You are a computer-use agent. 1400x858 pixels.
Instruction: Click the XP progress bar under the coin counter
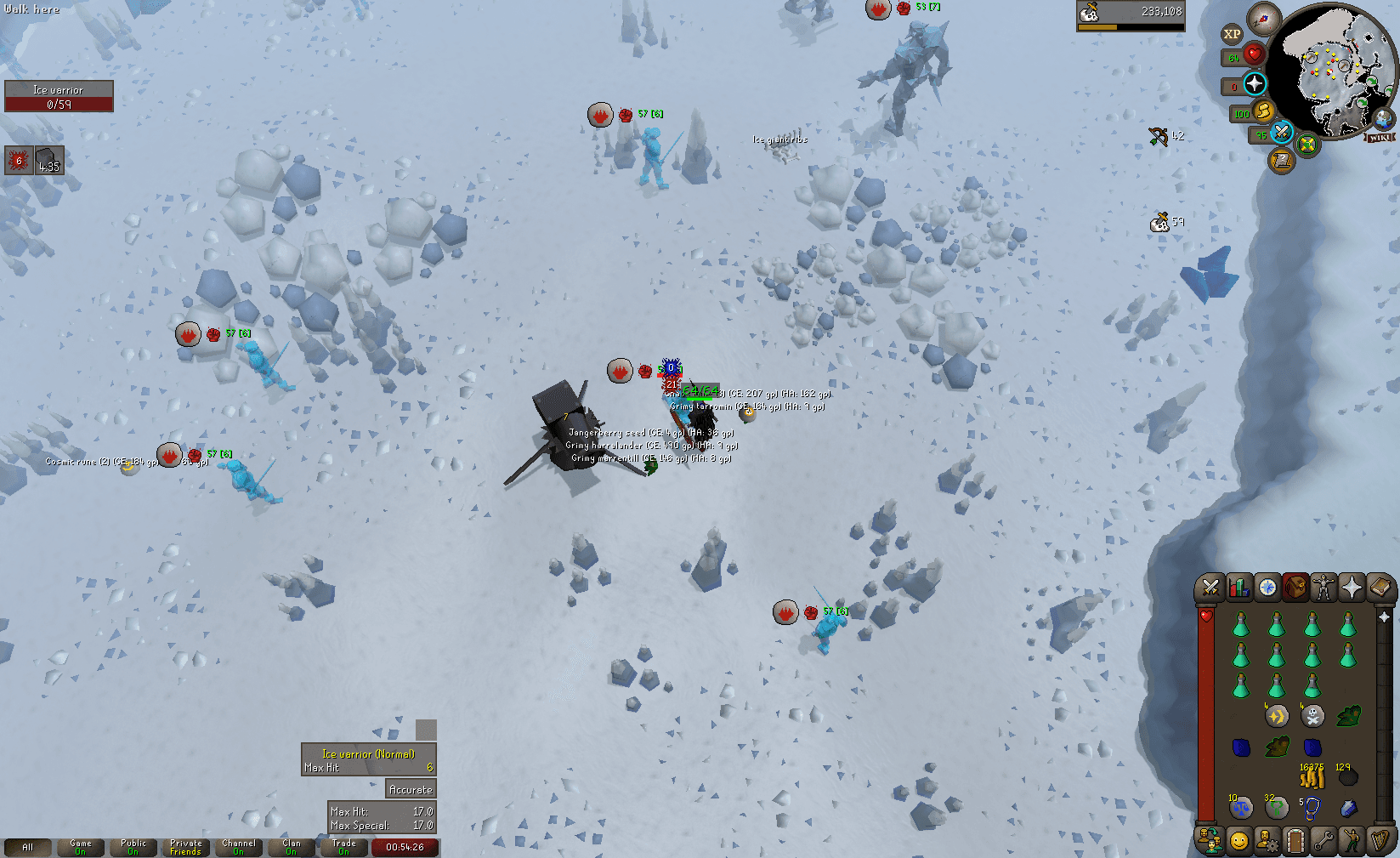pyautogui.click(x=1131, y=26)
